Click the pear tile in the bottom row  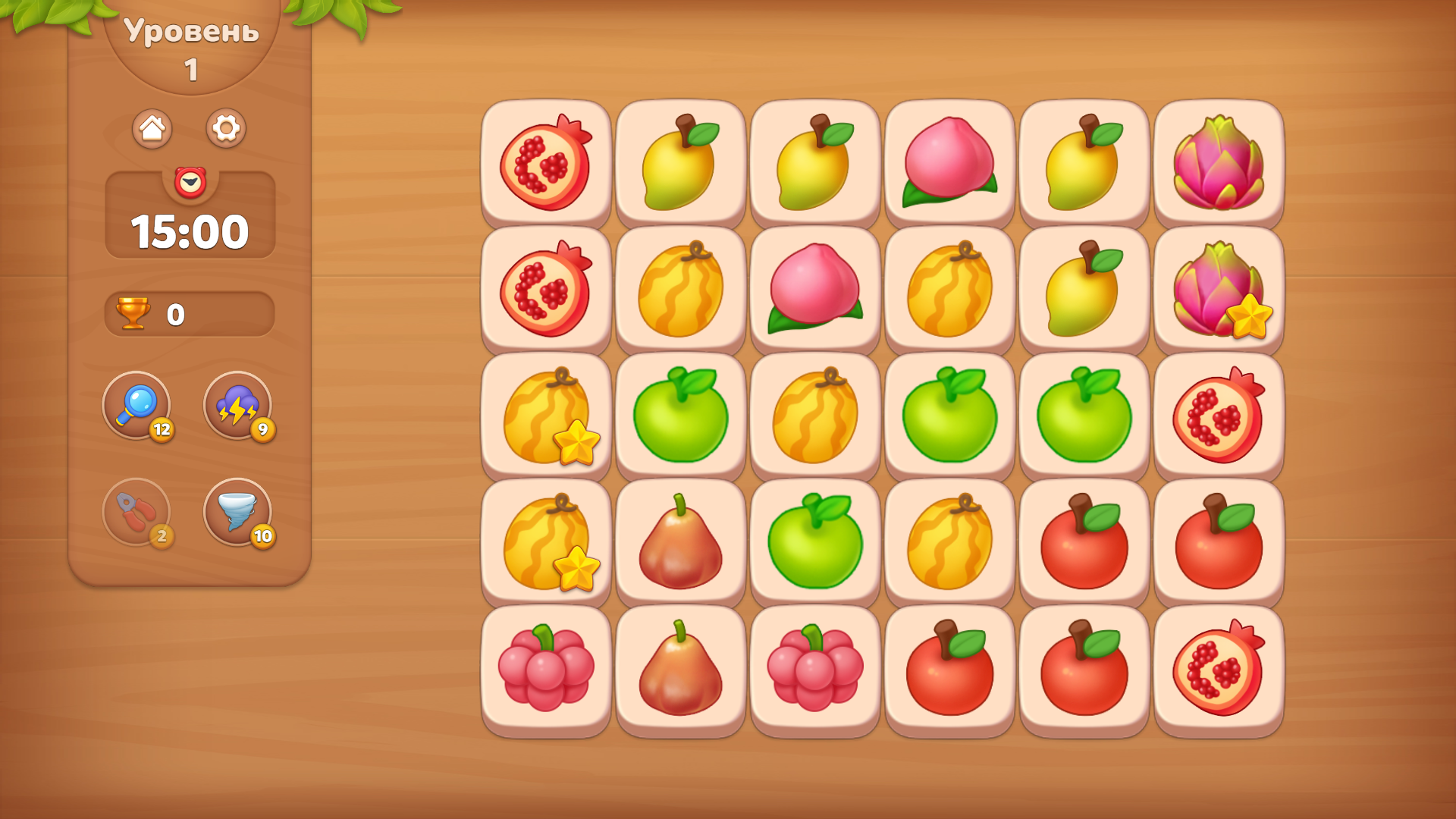coord(680,669)
